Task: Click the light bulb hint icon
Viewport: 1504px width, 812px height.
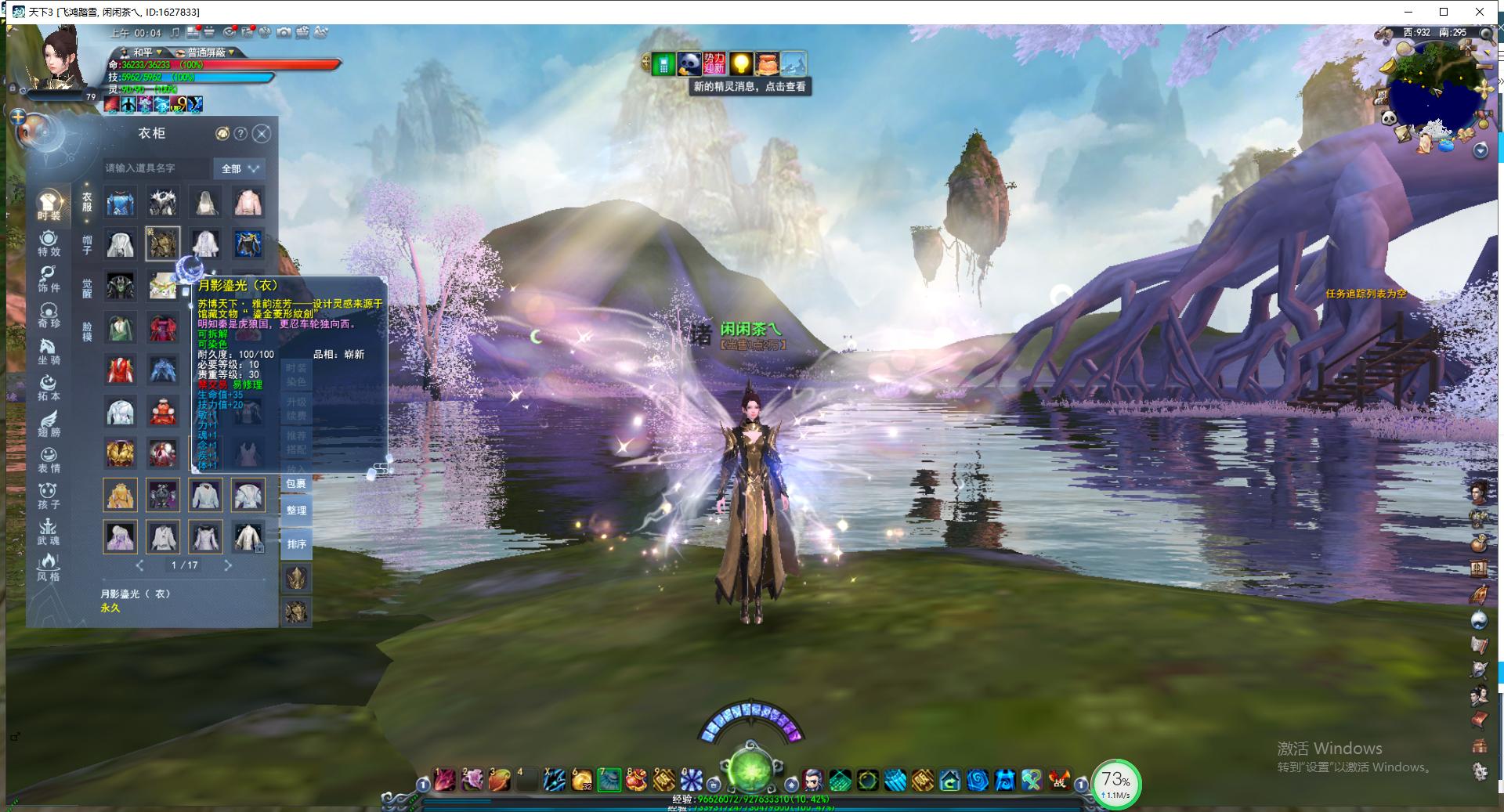Action: click(x=741, y=63)
